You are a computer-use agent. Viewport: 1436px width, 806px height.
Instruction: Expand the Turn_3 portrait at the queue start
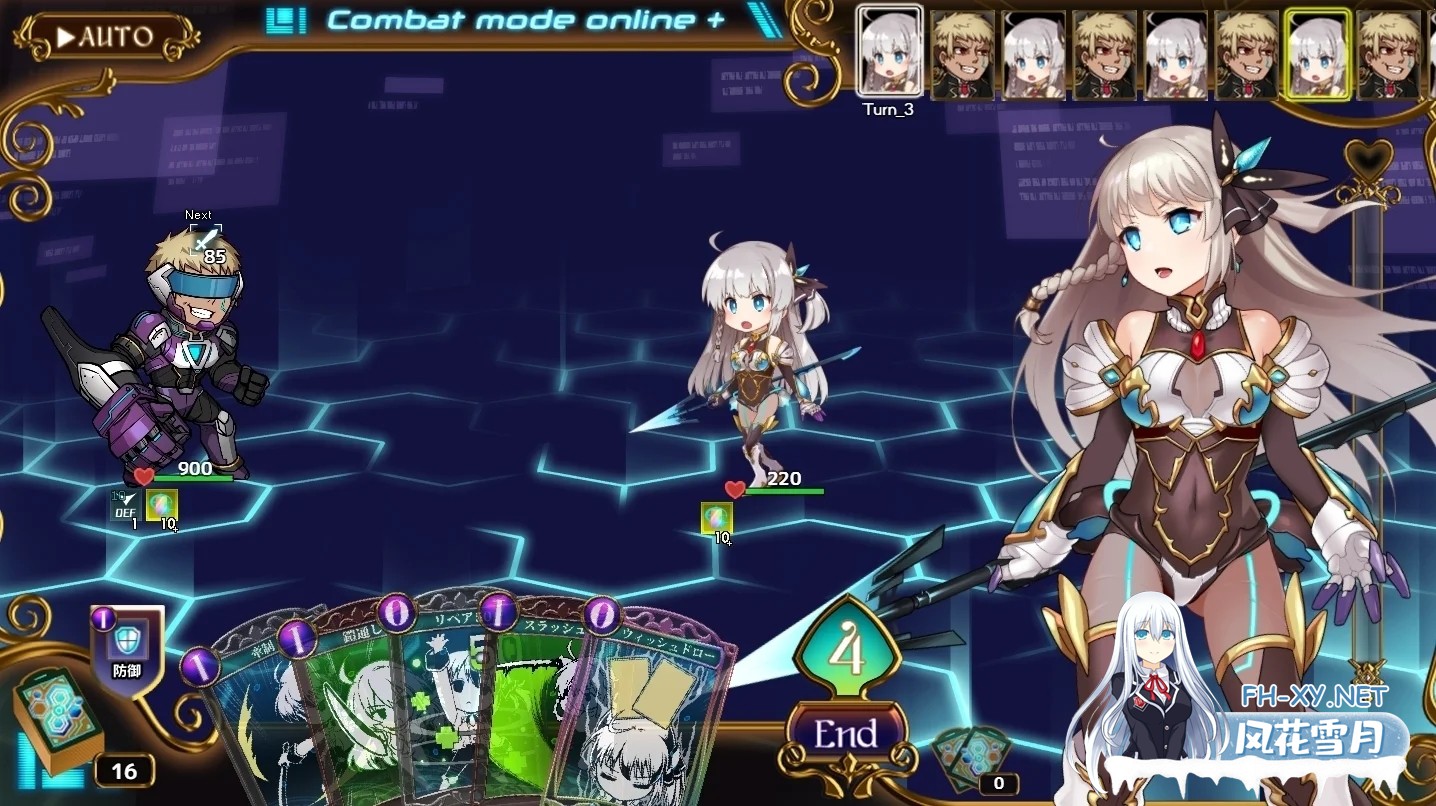pos(888,52)
